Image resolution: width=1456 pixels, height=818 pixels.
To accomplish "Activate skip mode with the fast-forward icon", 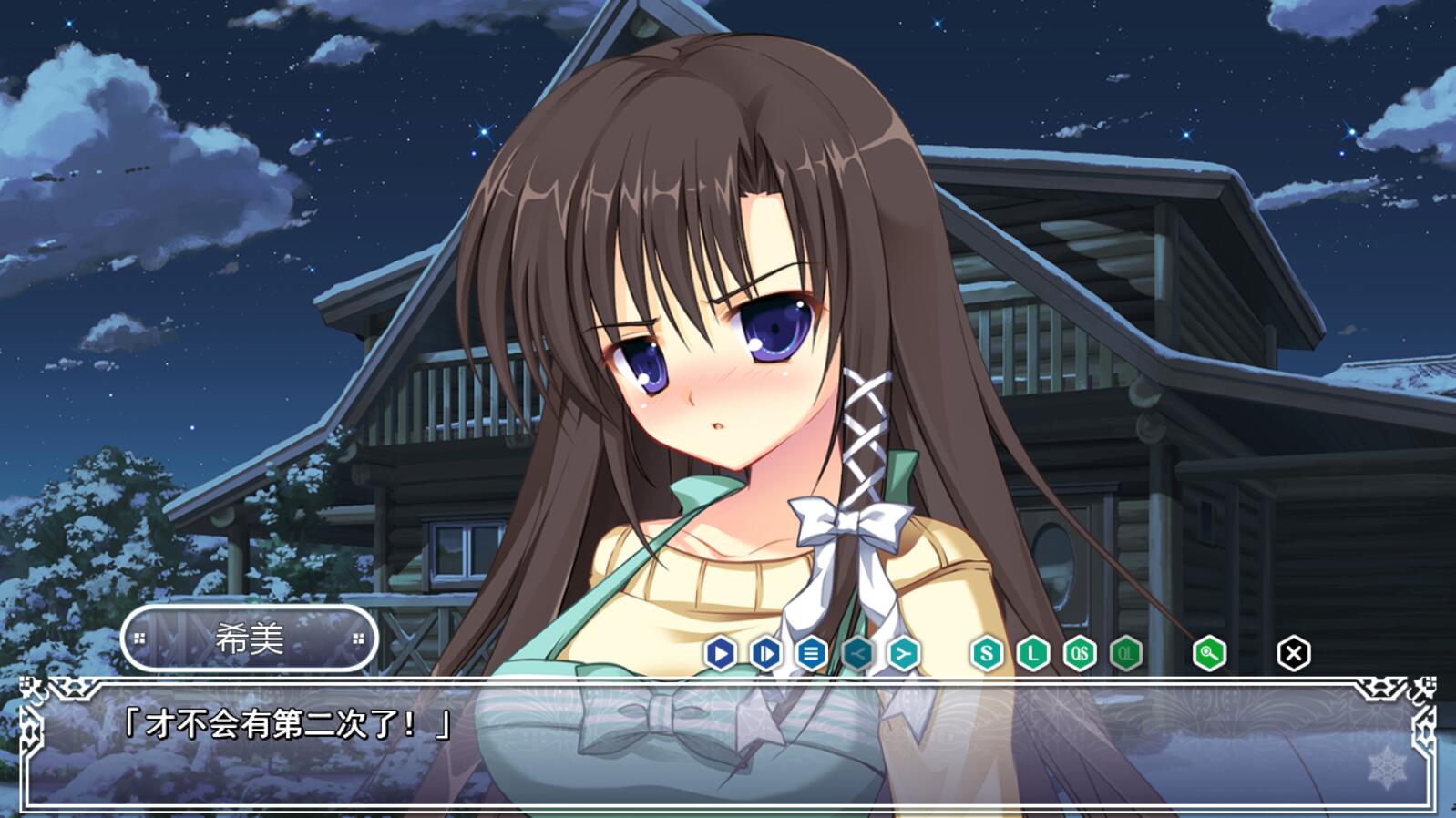I will 765,653.
